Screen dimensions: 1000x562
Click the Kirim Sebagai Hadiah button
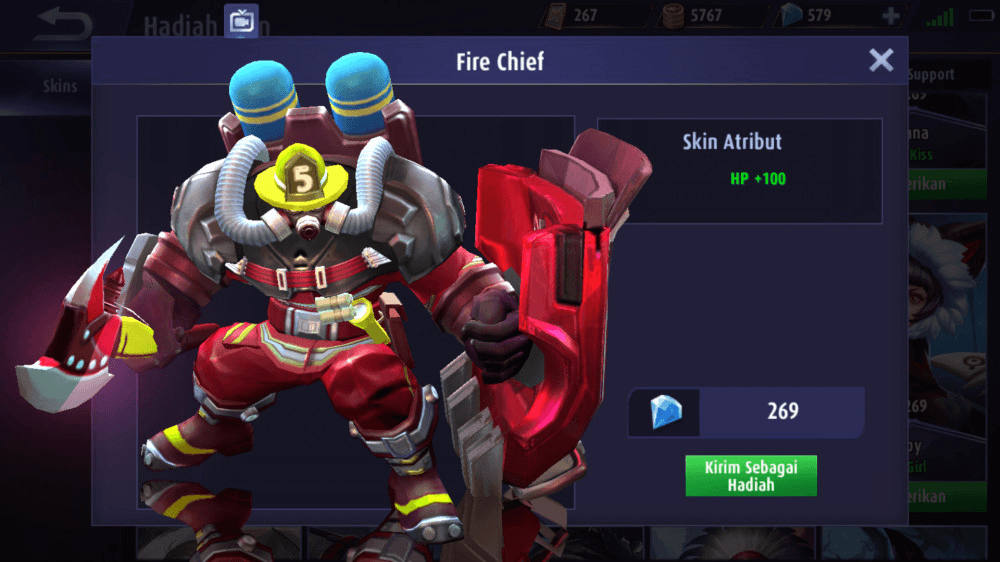pos(751,476)
